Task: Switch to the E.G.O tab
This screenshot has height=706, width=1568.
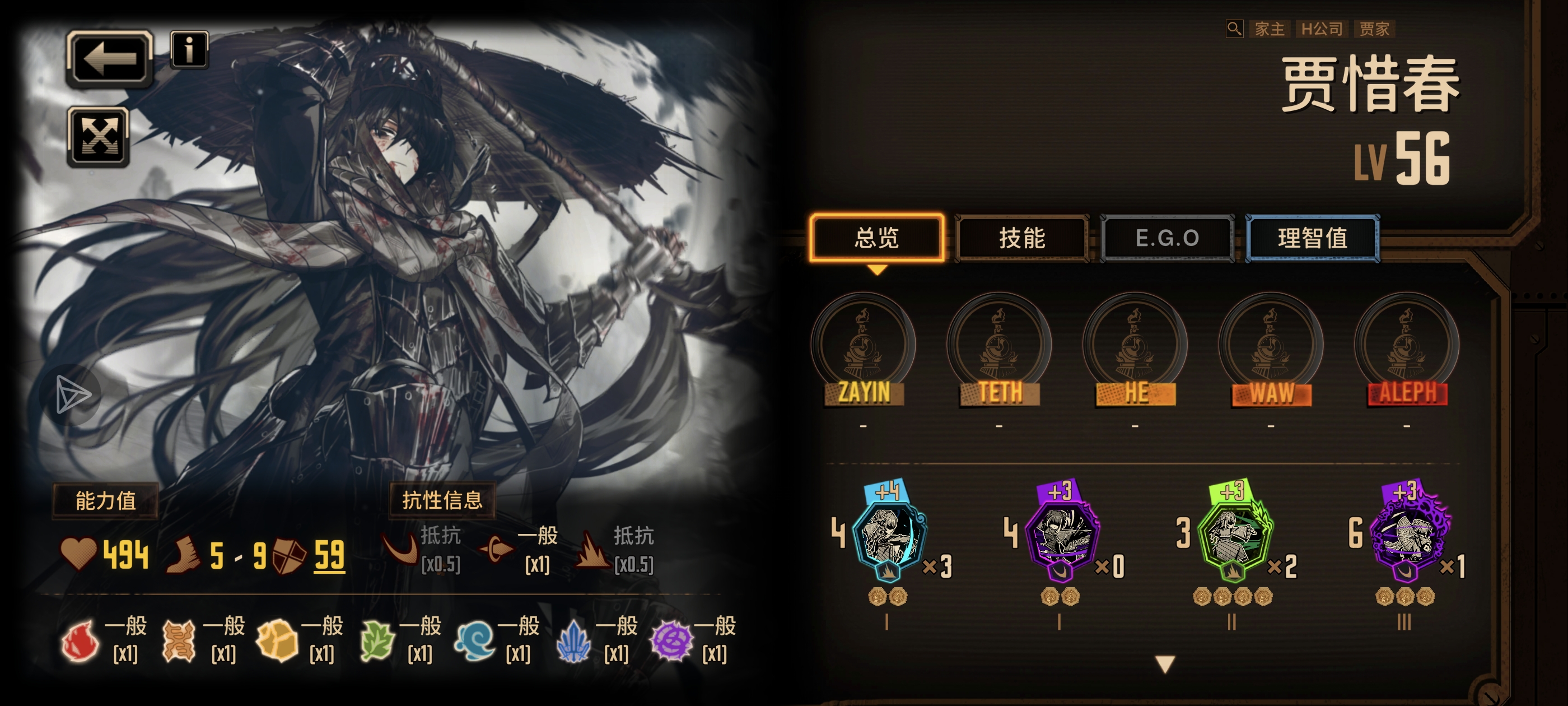Action: tap(1167, 238)
